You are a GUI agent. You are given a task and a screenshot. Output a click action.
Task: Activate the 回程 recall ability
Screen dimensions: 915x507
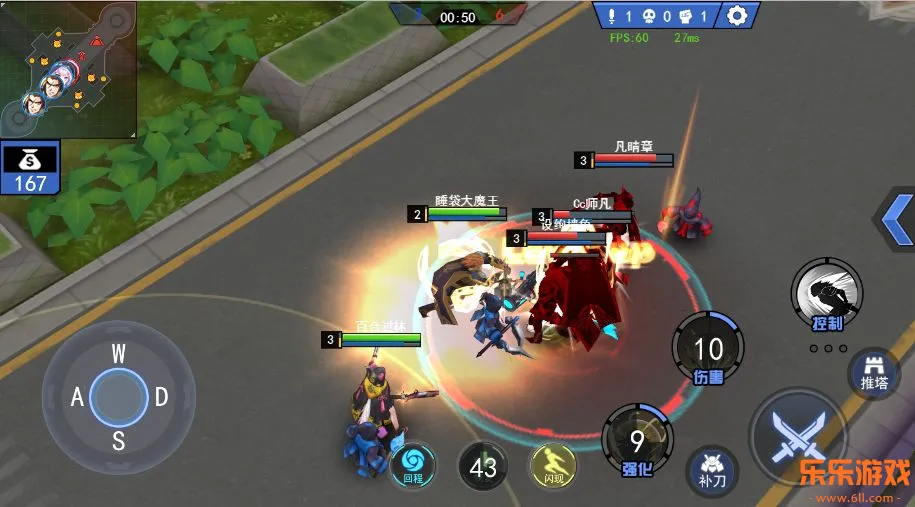click(412, 463)
